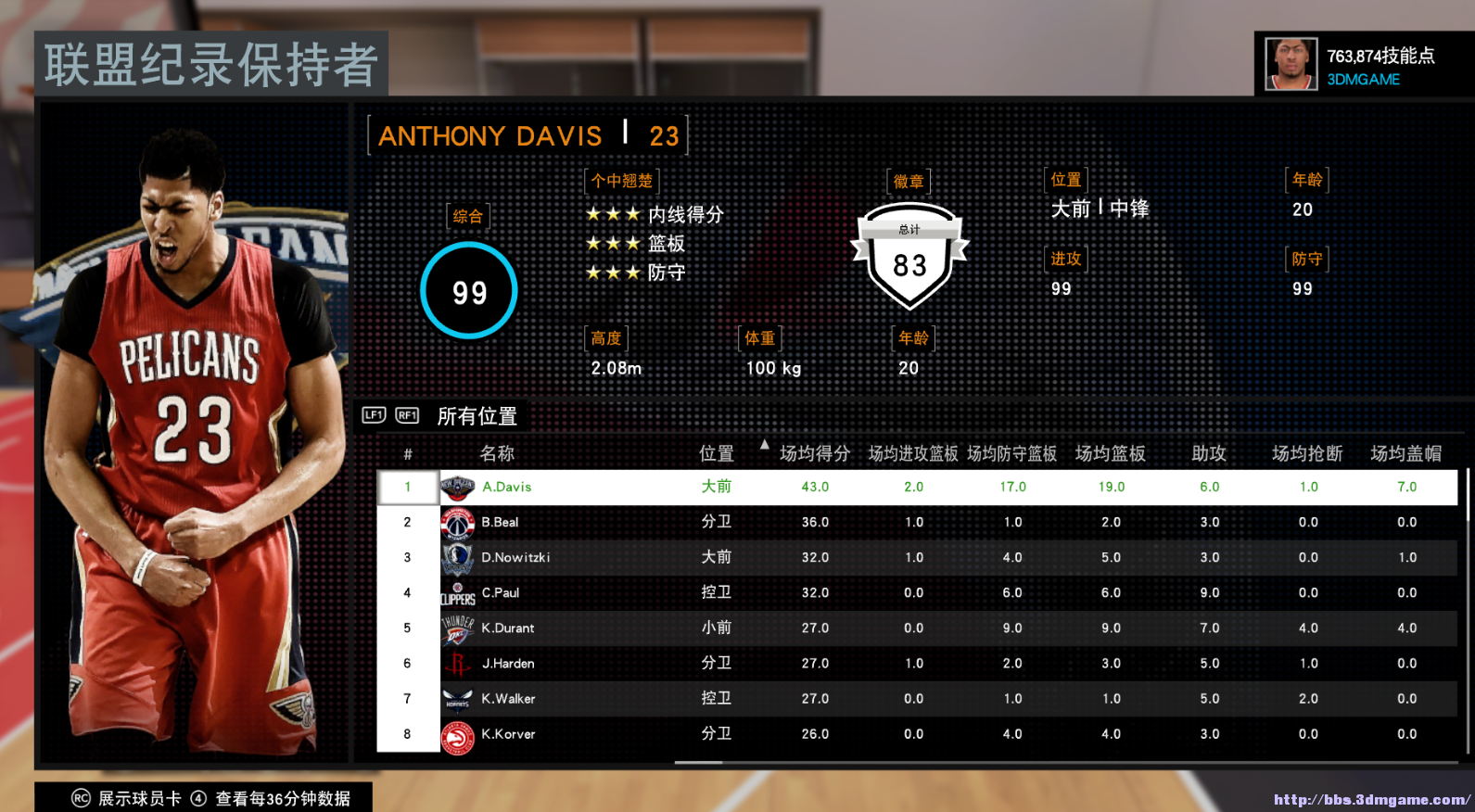Sort by 场均防守篮板 column
Image resolution: width=1475 pixels, height=812 pixels.
point(1011,453)
